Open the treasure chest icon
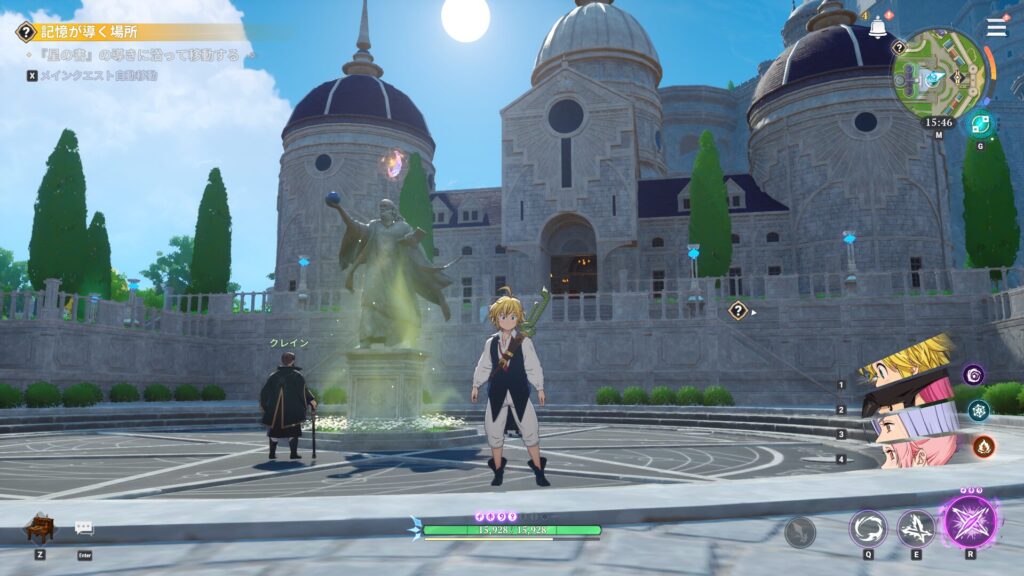Viewport: 1024px width, 576px height. [x=40, y=527]
